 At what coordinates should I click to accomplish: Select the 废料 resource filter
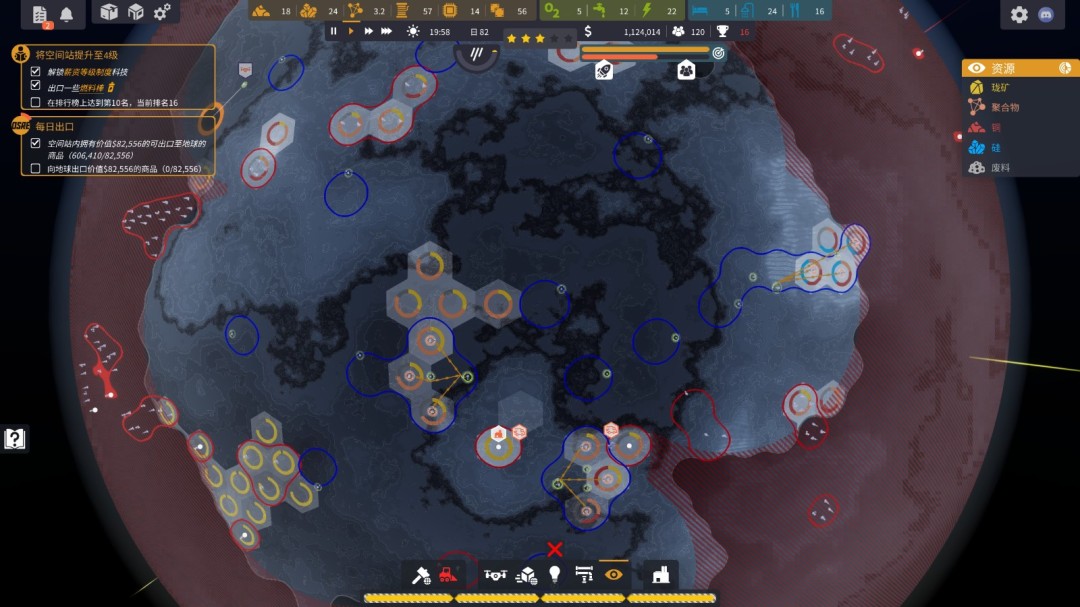click(x=999, y=168)
